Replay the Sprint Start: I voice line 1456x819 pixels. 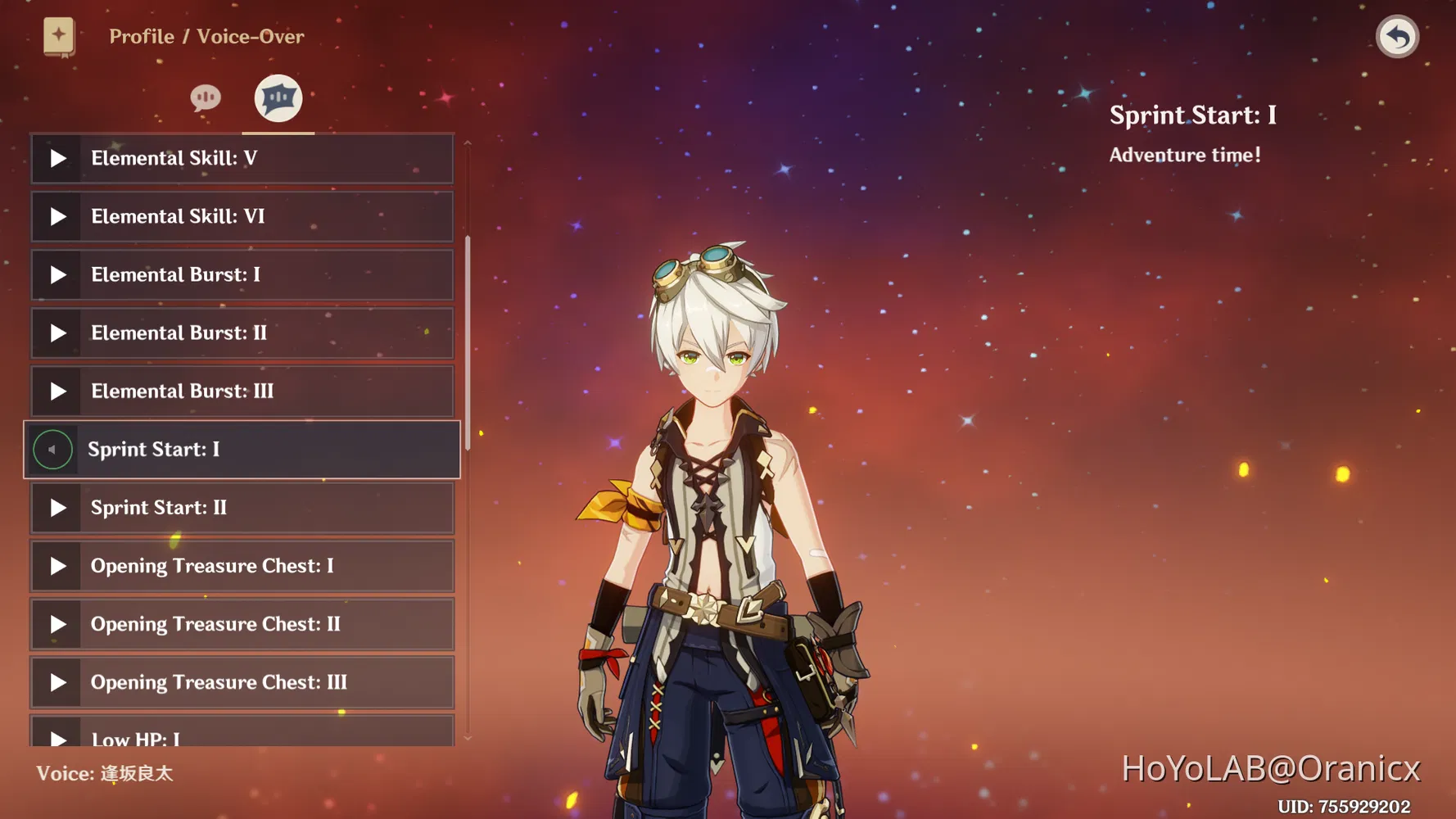[x=52, y=450]
